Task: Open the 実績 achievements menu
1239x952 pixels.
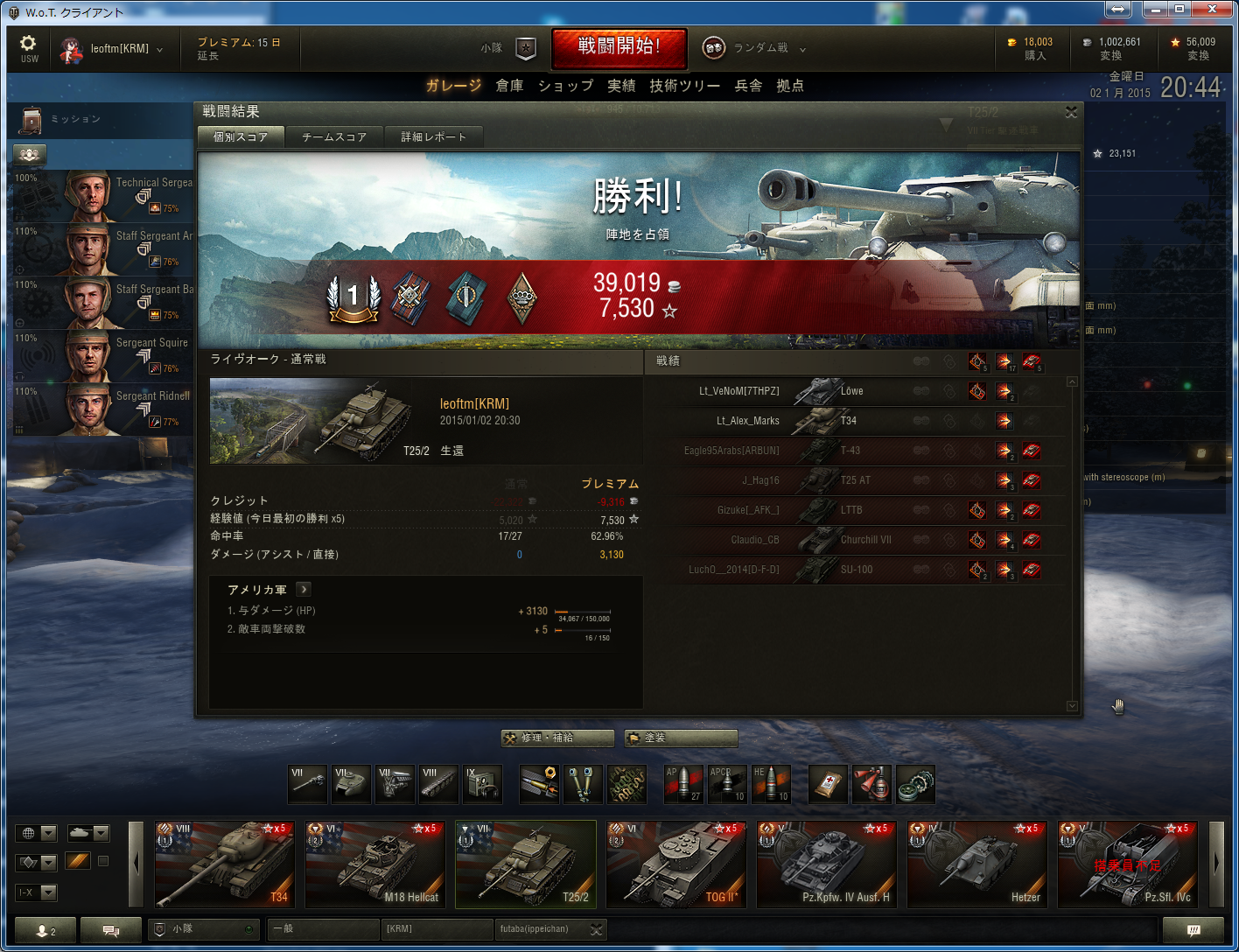Action: coord(621,86)
